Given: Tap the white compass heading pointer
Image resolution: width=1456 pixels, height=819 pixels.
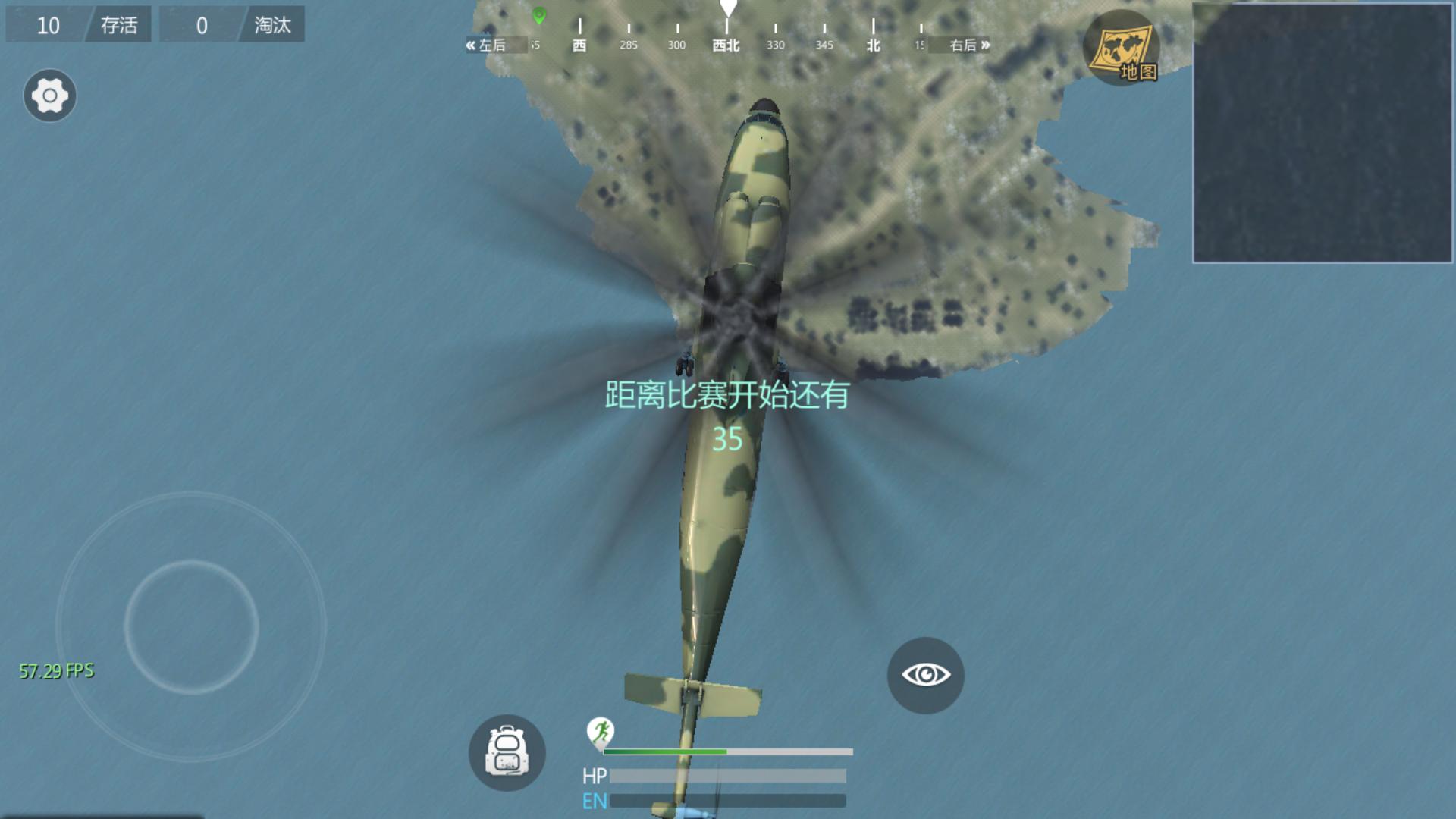Looking at the screenshot, I should click(x=729, y=8).
